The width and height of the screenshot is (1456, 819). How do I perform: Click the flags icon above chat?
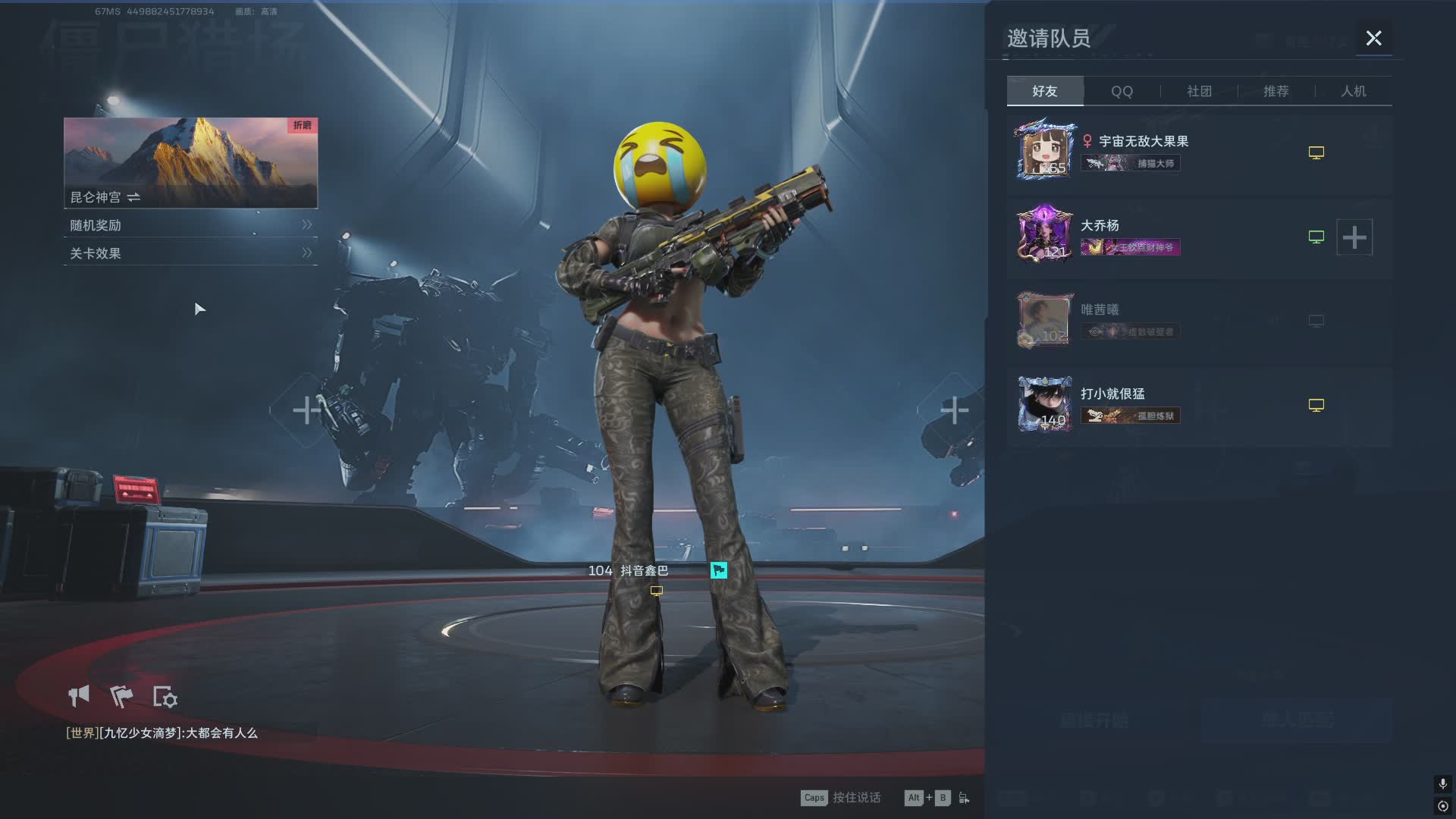pyautogui.click(x=121, y=696)
